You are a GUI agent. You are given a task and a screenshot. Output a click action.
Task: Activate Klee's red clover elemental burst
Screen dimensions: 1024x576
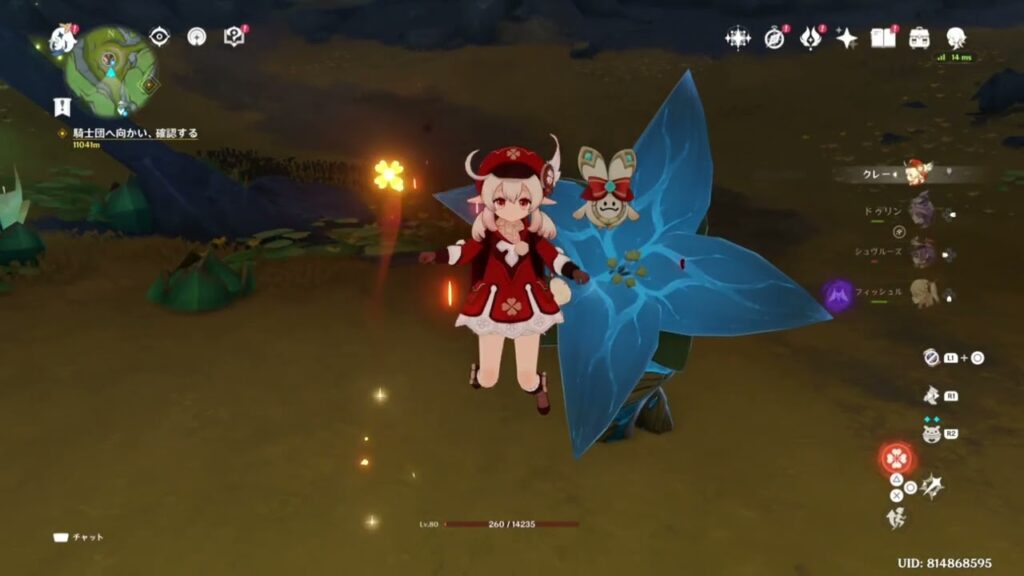point(896,459)
